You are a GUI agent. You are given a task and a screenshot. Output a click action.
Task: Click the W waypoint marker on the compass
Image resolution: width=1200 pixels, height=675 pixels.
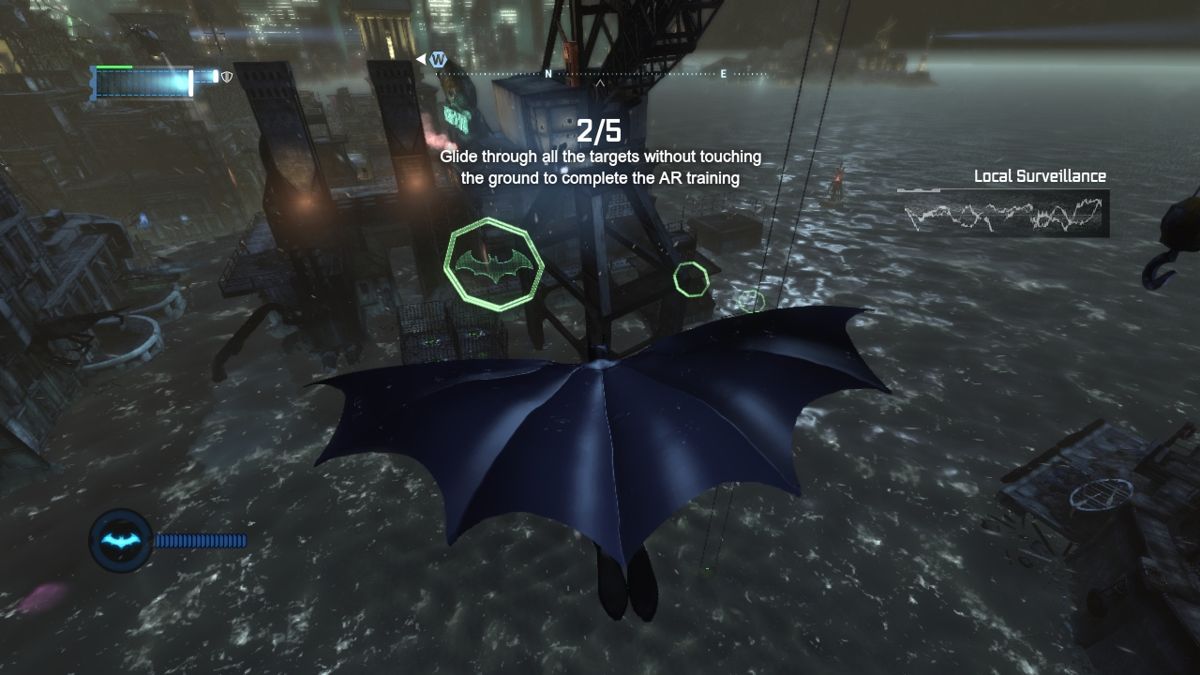click(x=437, y=60)
